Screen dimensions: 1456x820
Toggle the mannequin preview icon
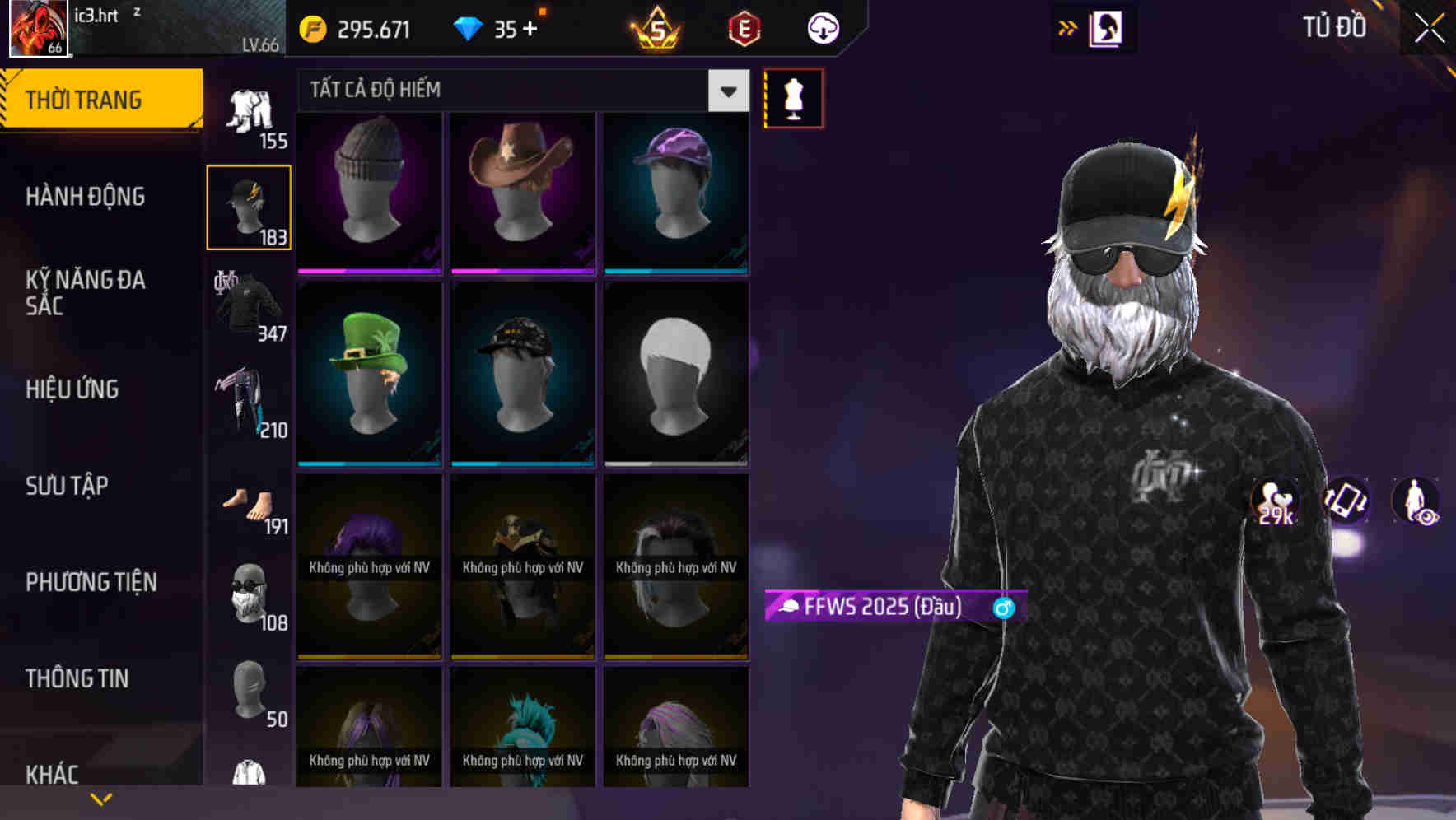coord(793,97)
